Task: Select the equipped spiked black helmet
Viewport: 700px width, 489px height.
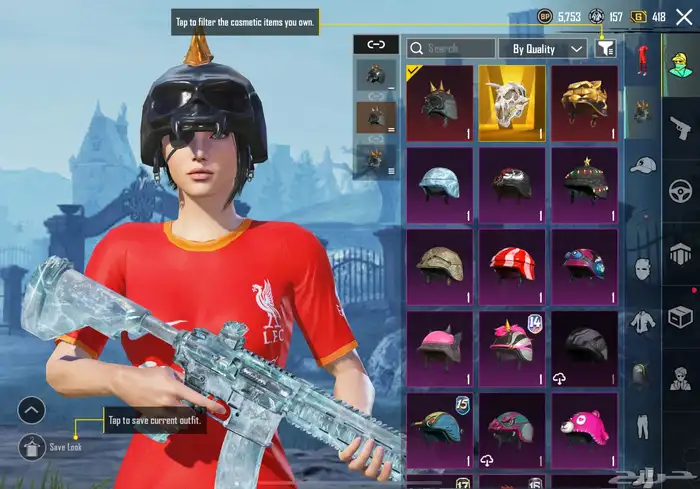Action: click(x=440, y=103)
